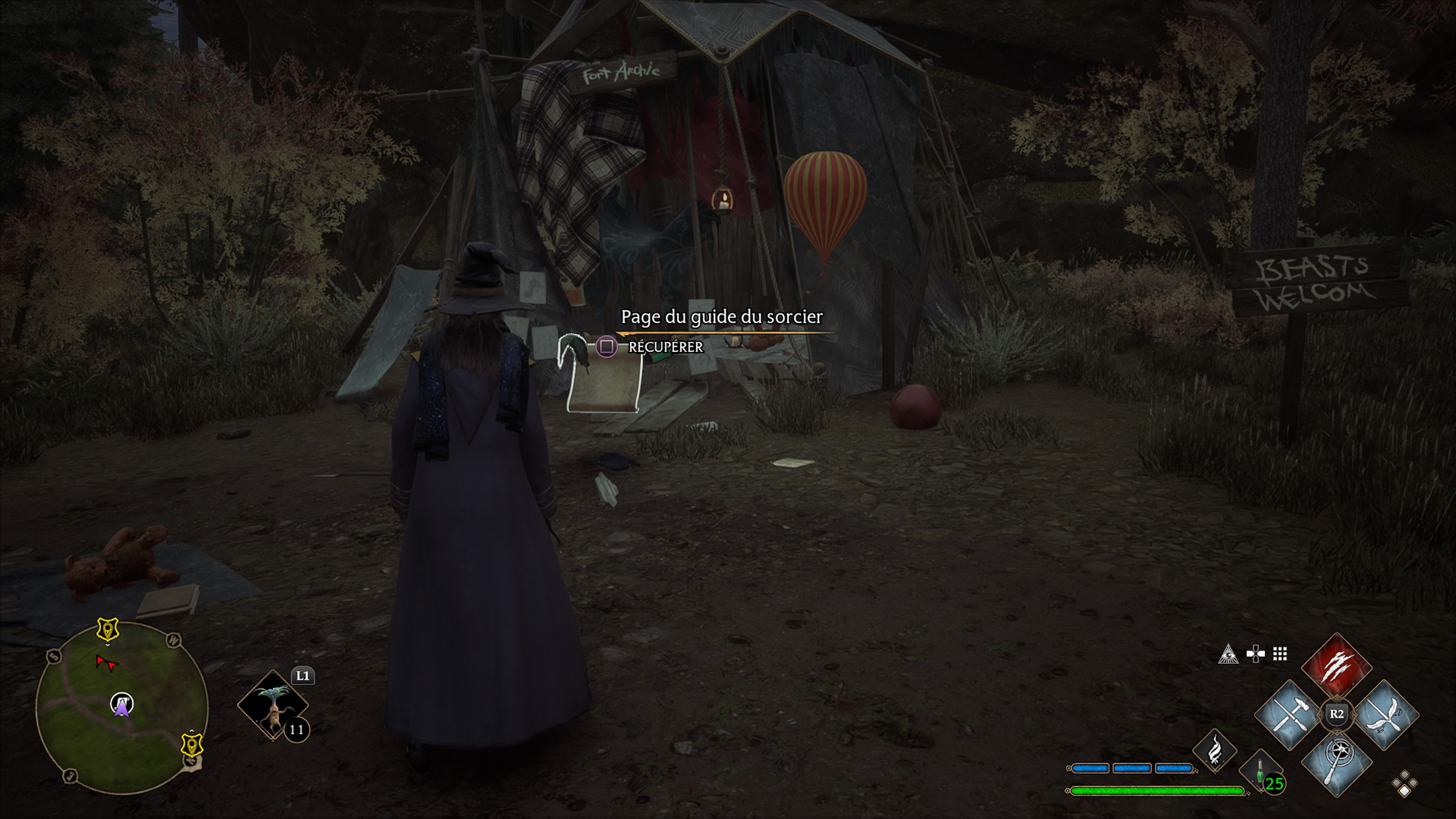This screenshot has width=1456, height=819.
Task: Click the white flame ancient magic icon
Action: [1214, 751]
